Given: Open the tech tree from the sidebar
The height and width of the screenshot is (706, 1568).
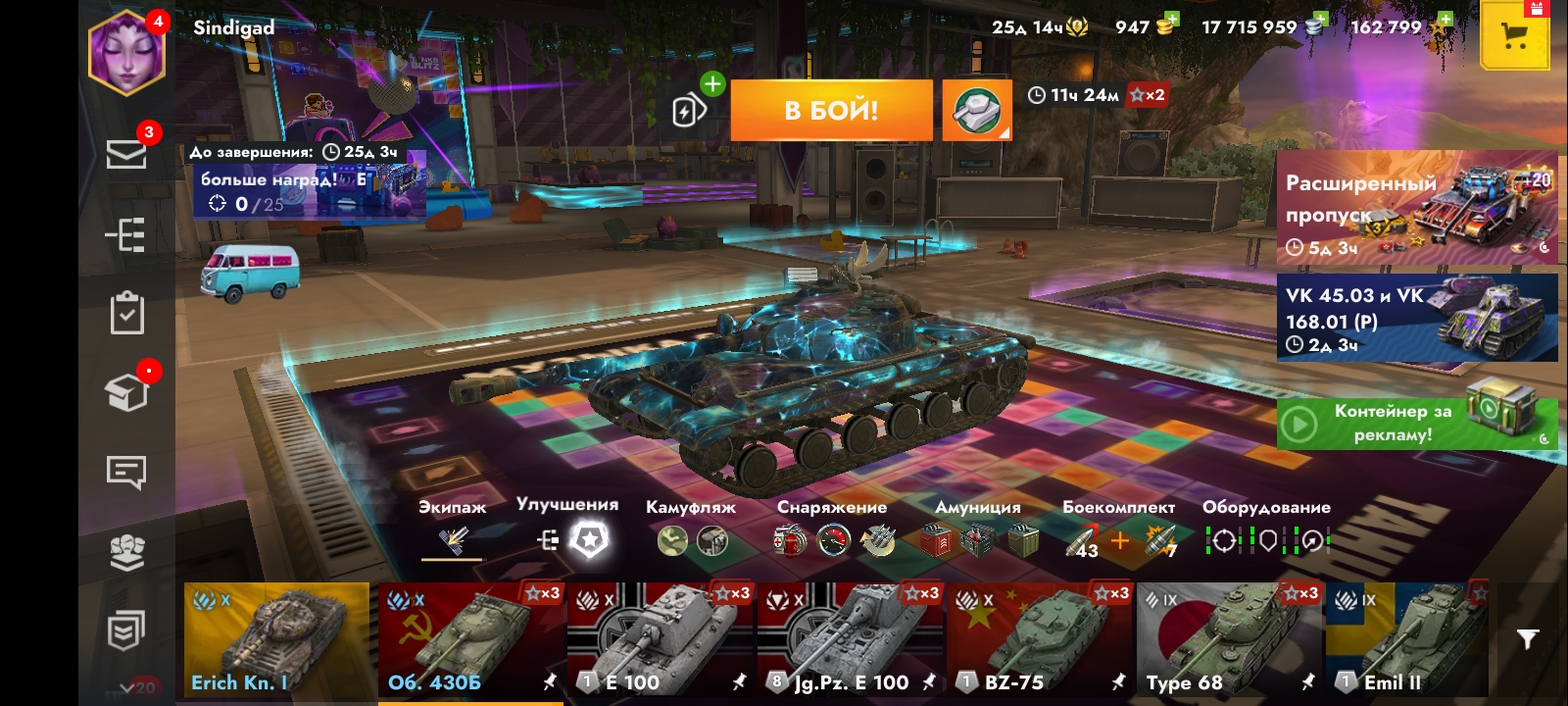Looking at the screenshot, I should [x=126, y=235].
